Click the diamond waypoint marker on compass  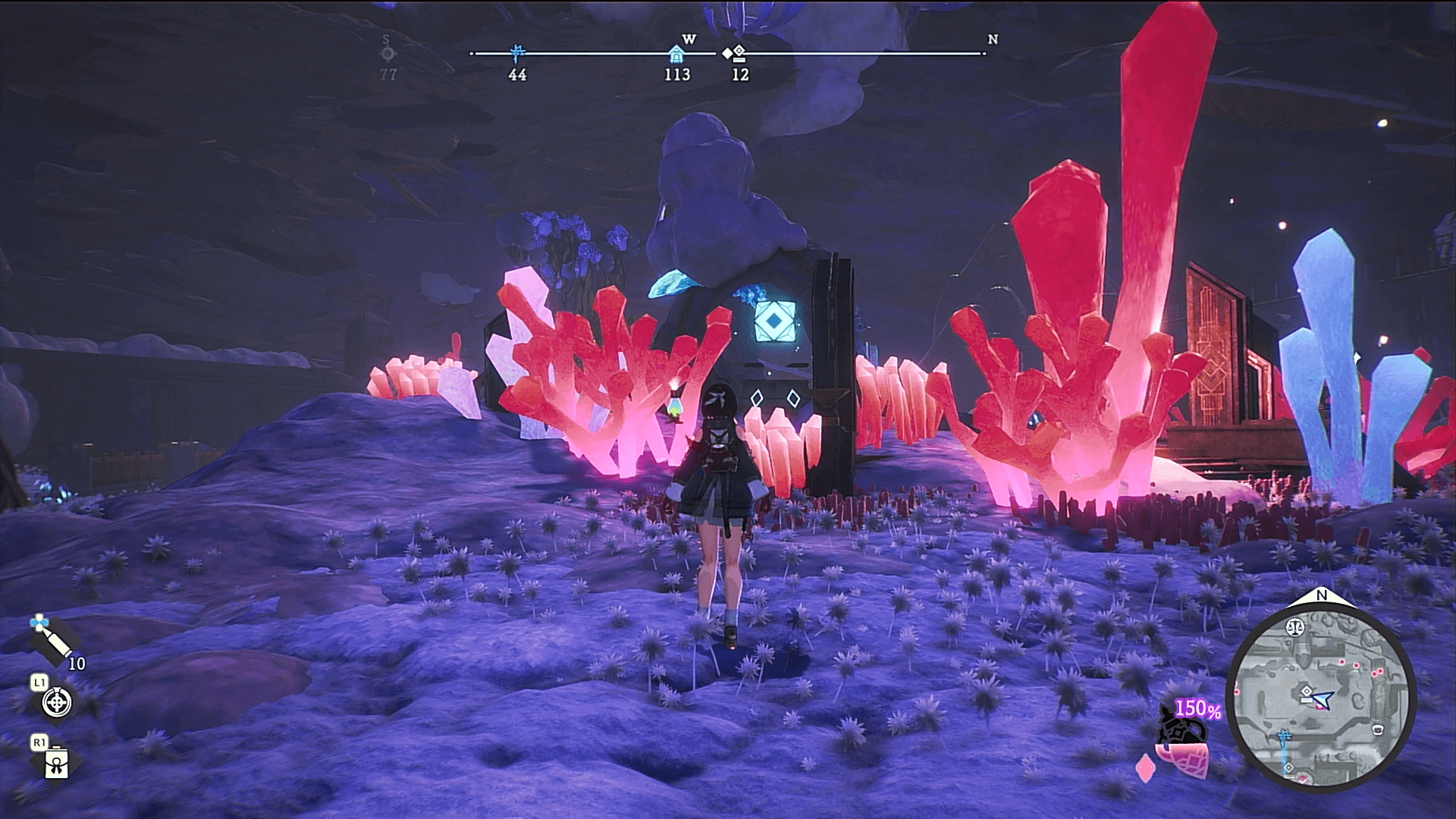click(734, 54)
